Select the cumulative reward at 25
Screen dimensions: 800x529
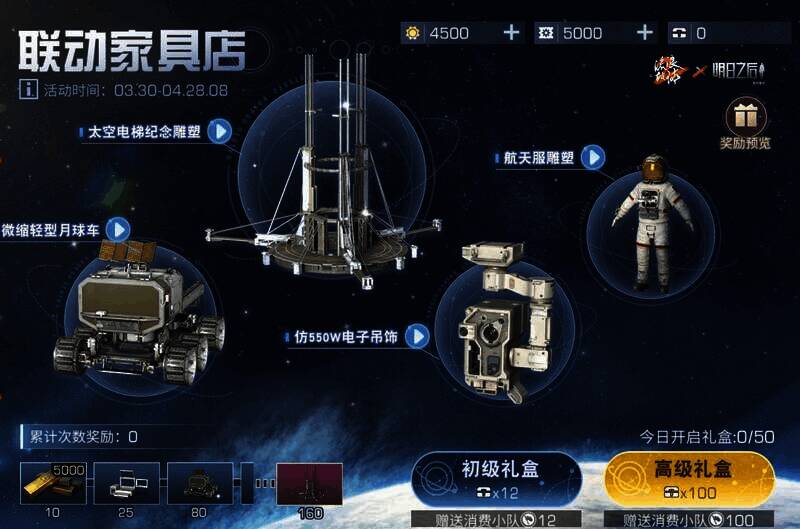126,483
